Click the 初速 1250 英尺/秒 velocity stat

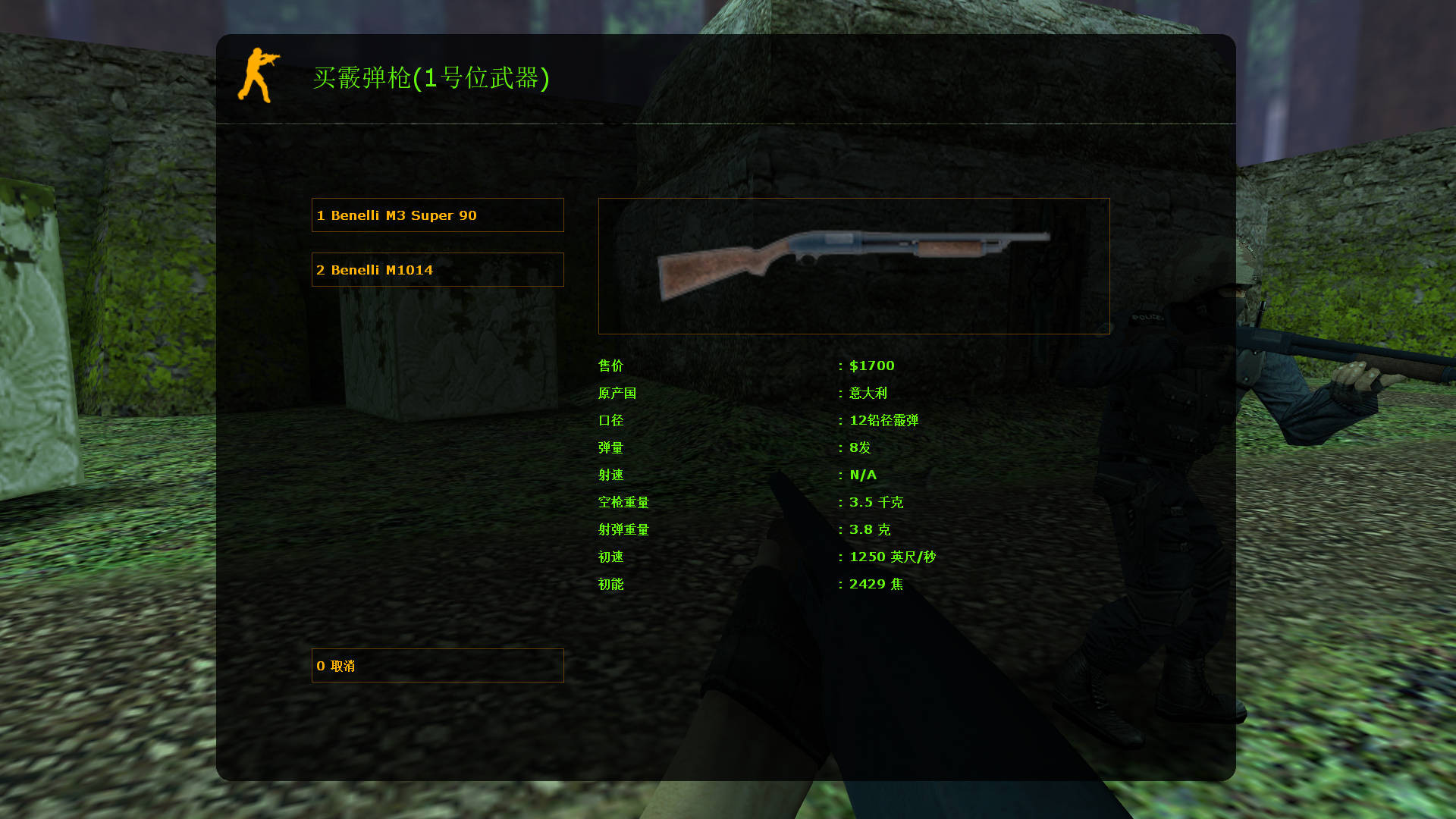tap(891, 557)
